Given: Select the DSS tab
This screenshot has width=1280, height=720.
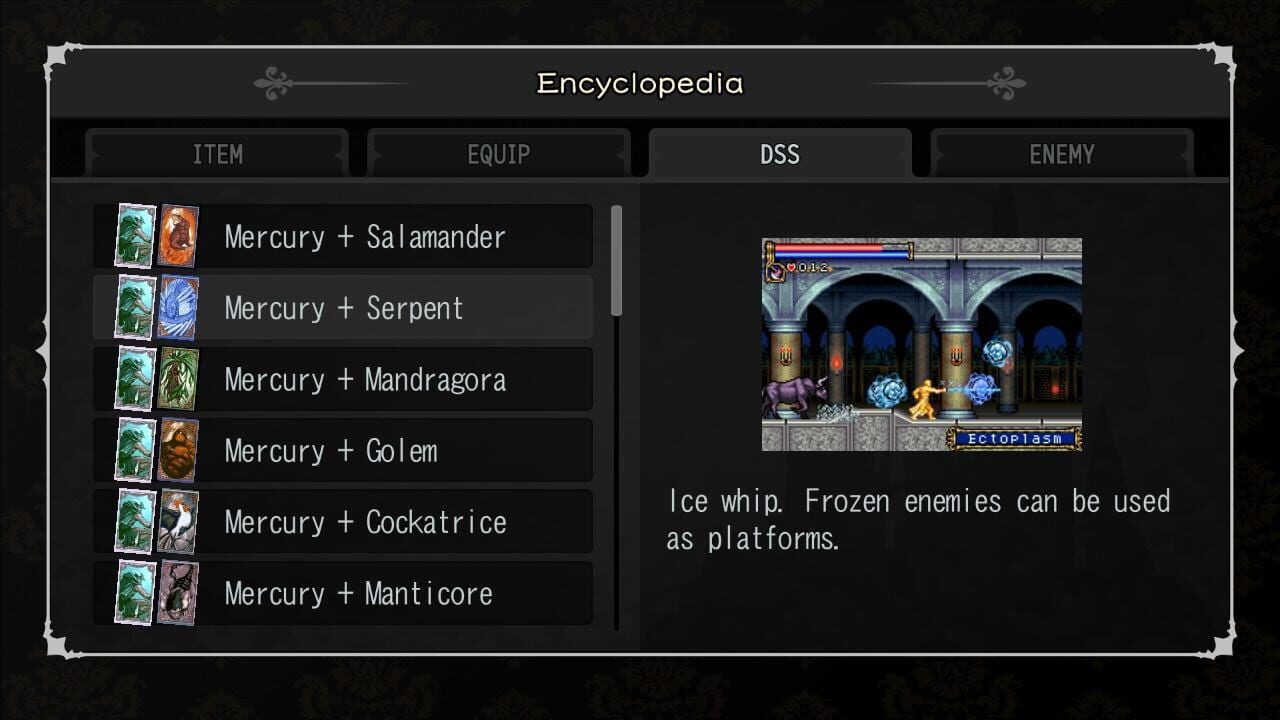Looking at the screenshot, I should pos(780,154).
